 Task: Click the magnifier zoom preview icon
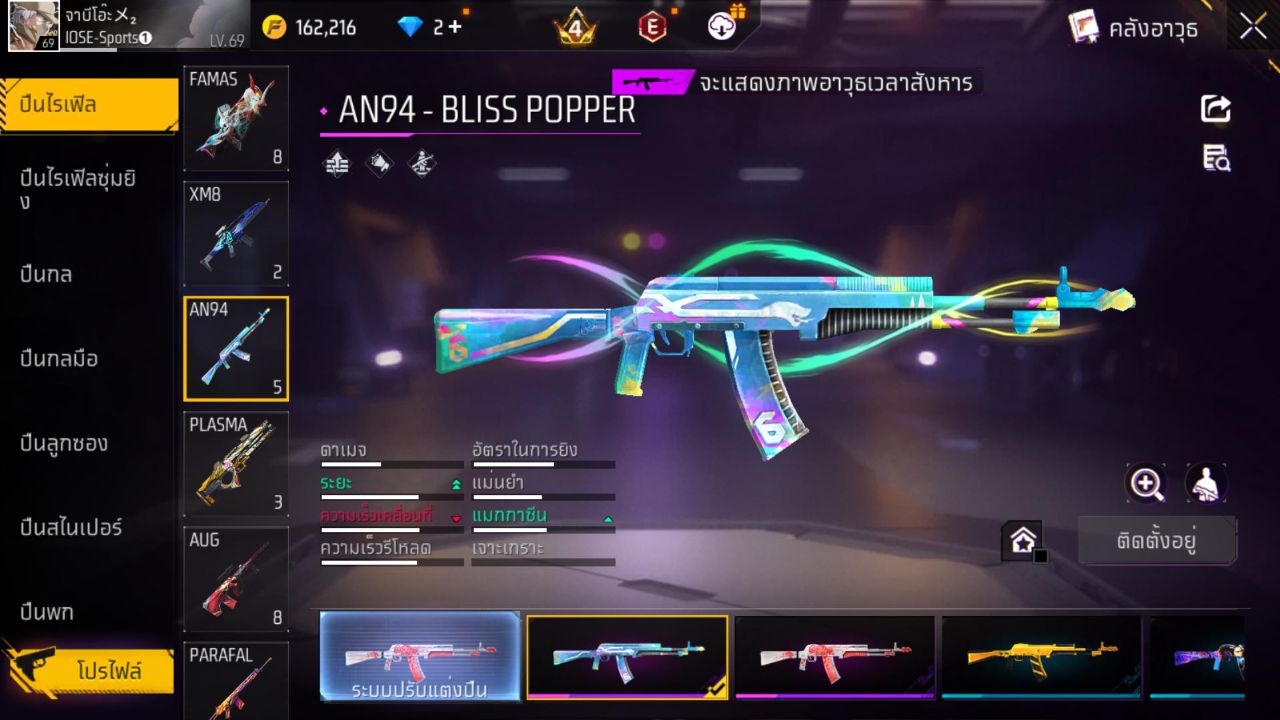[1146, 484]
